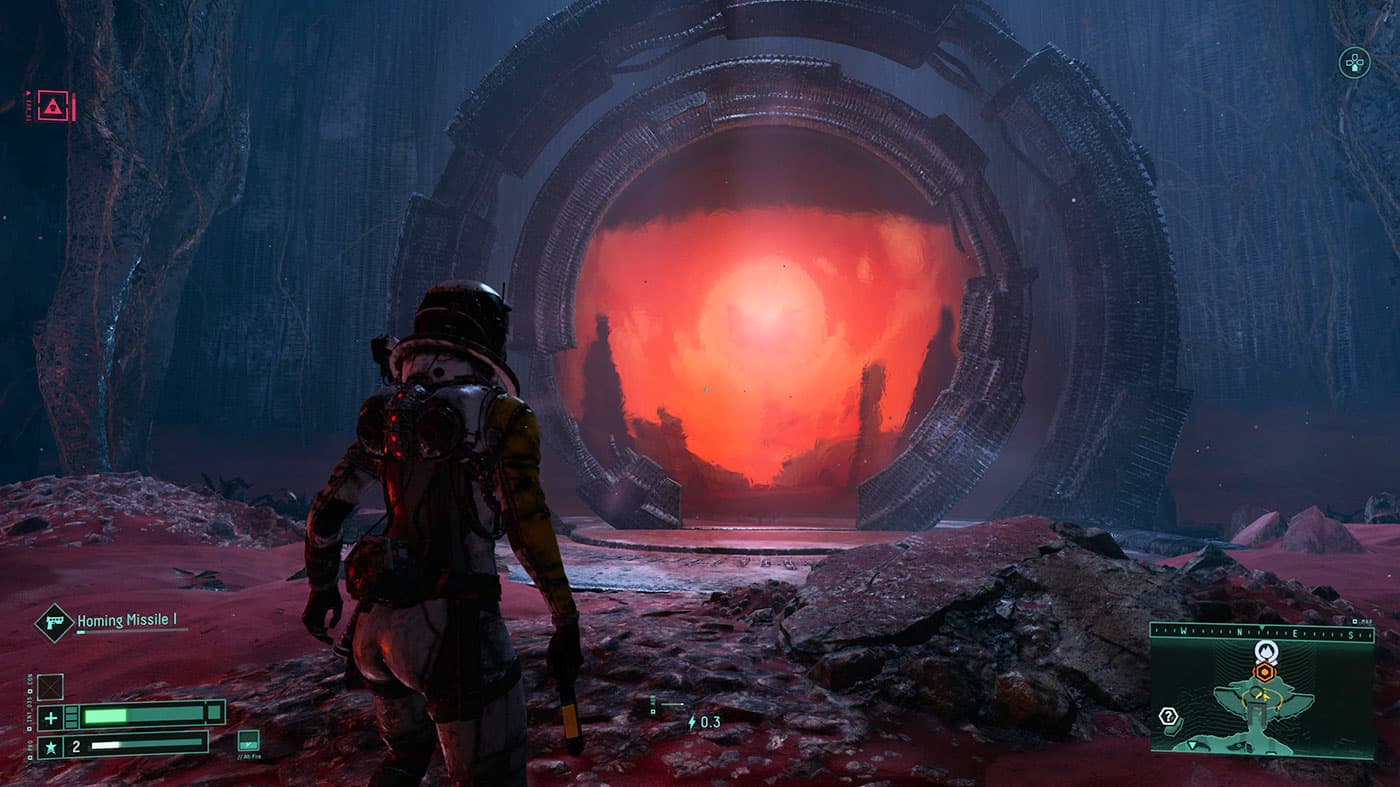Screen dimensions: 1400x787
Task: Click the triangle expander below the minimap
Action: (x=1192, y=745)
